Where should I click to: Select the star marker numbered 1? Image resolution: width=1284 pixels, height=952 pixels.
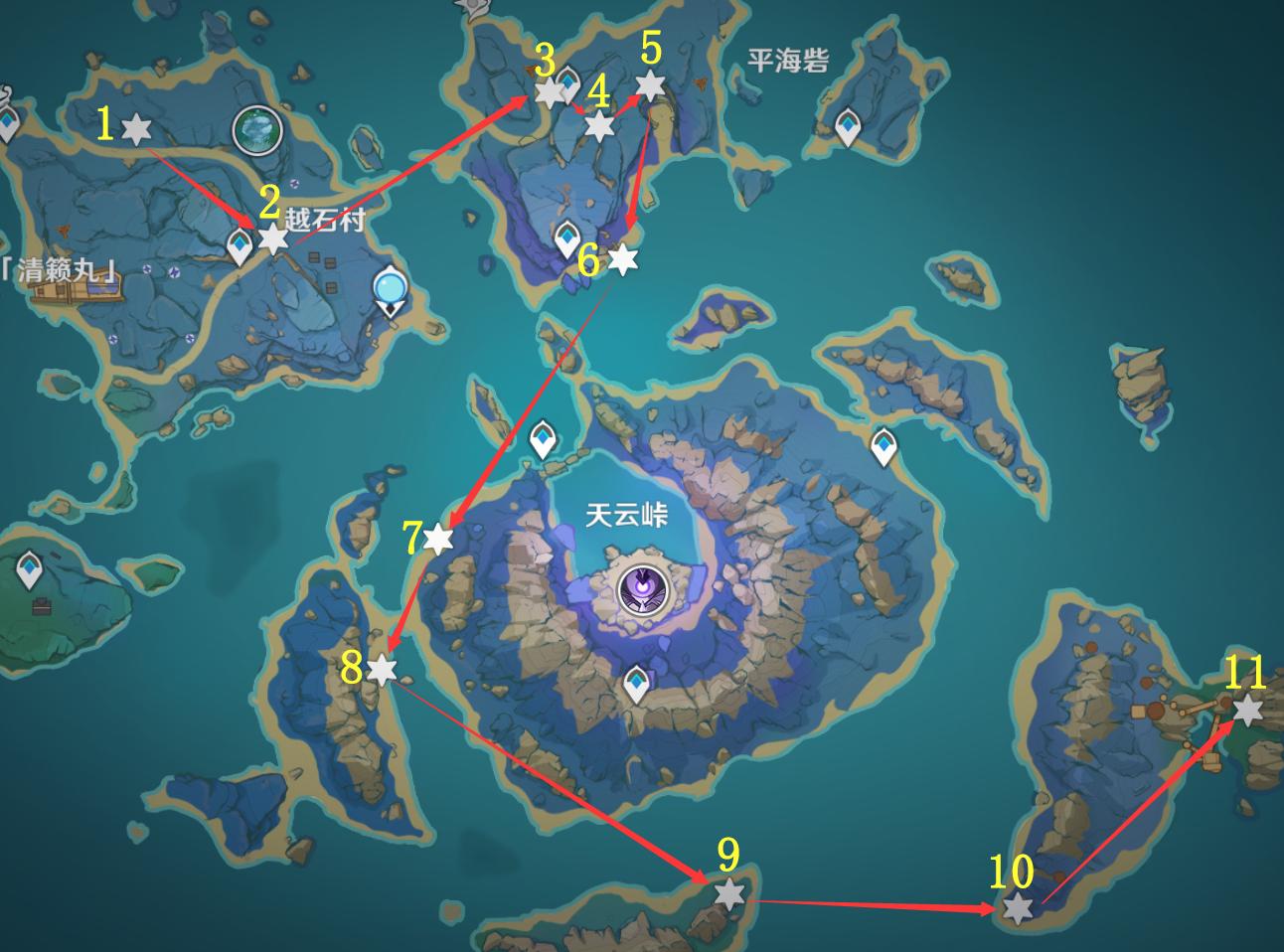(135, 128)
